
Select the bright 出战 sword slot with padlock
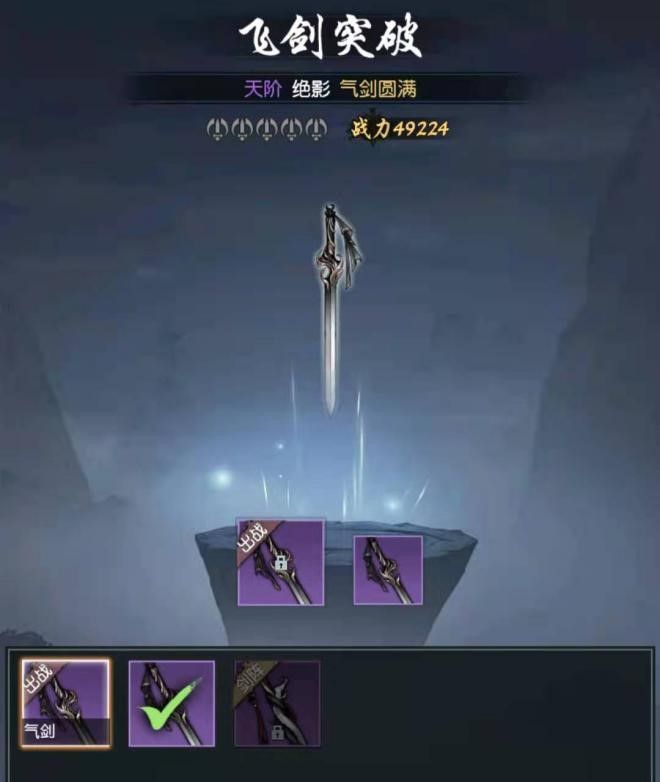280,562
